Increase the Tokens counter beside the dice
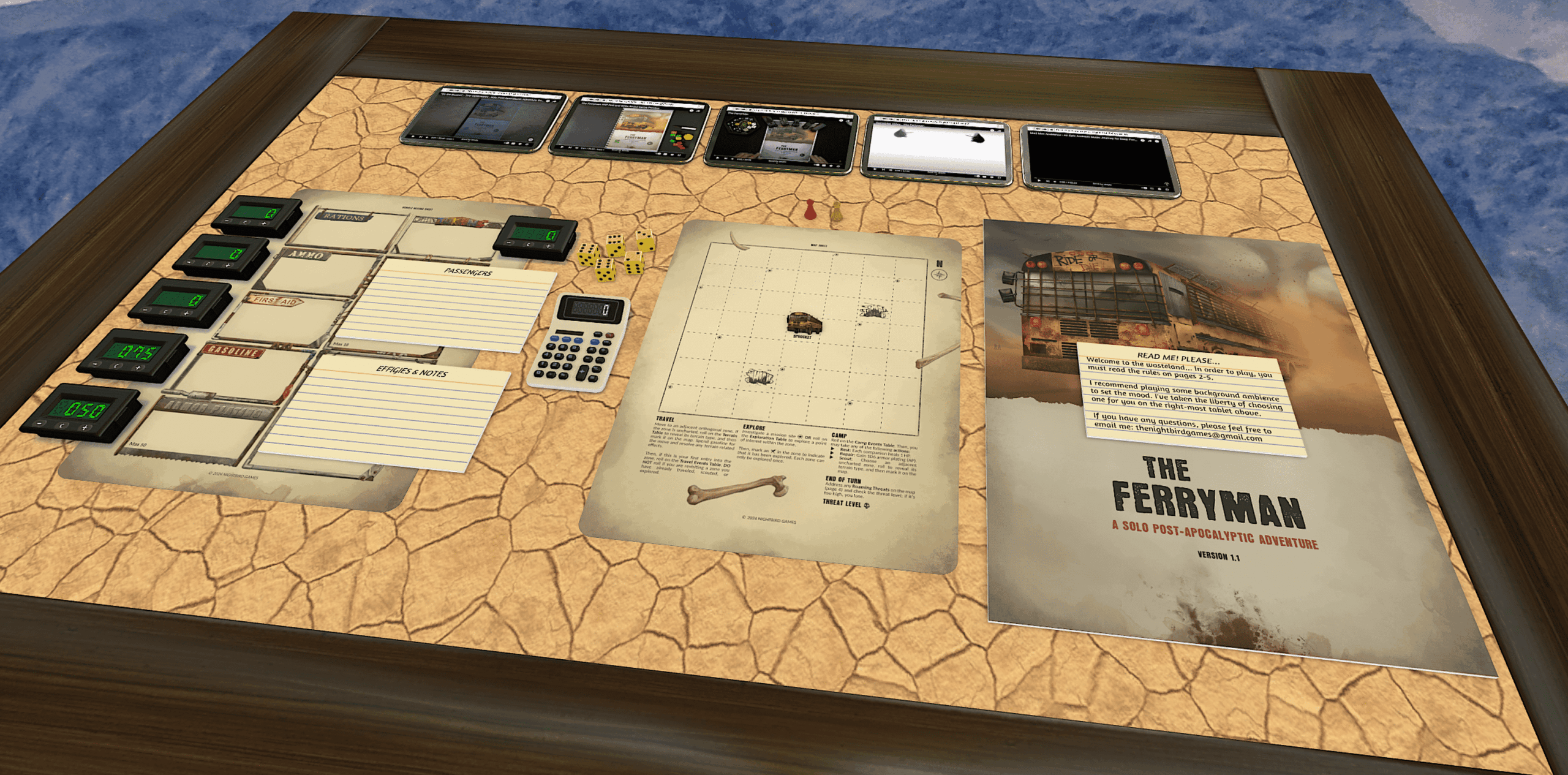Viewport: 1568px width, 775px height. click(x=548, y=246)
